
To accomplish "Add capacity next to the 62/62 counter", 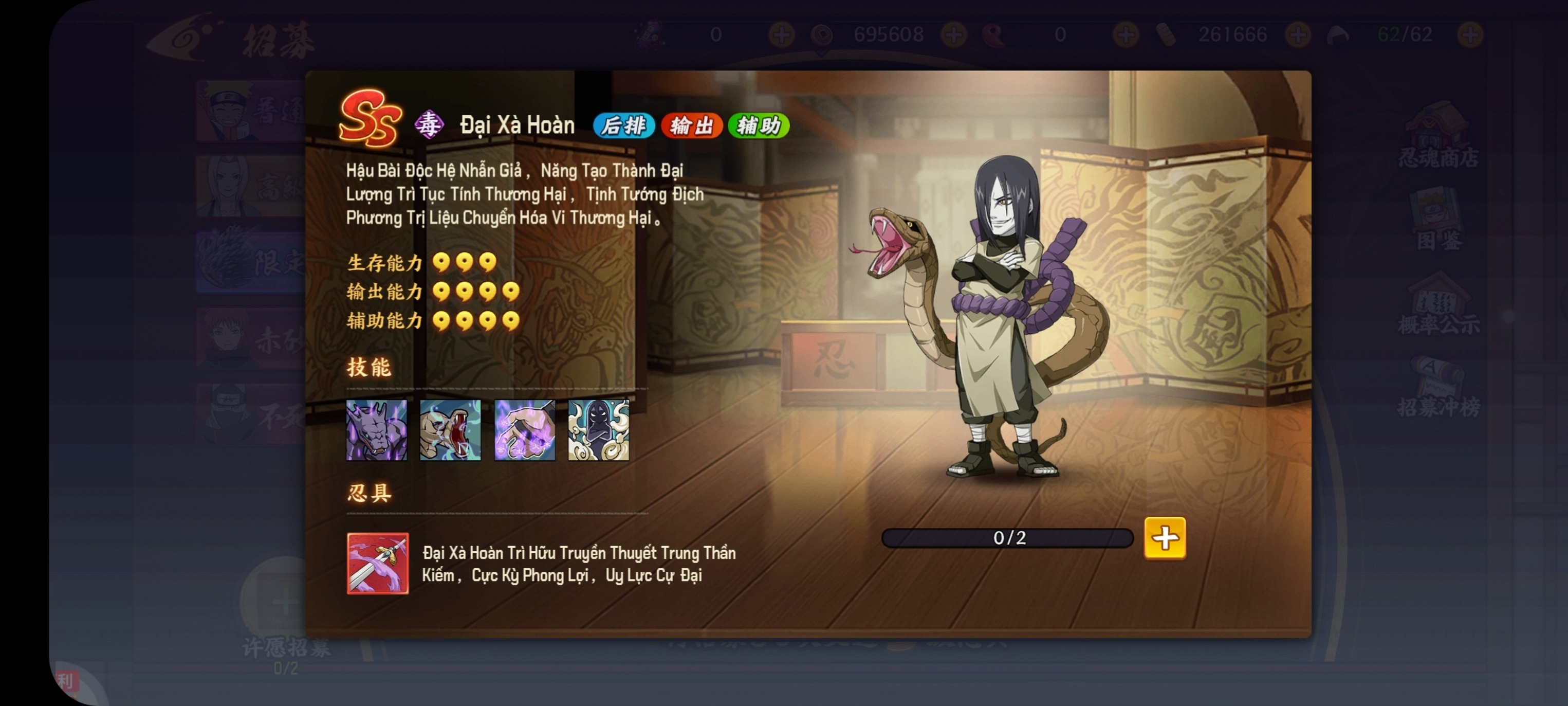I will tap(1469, 35).
